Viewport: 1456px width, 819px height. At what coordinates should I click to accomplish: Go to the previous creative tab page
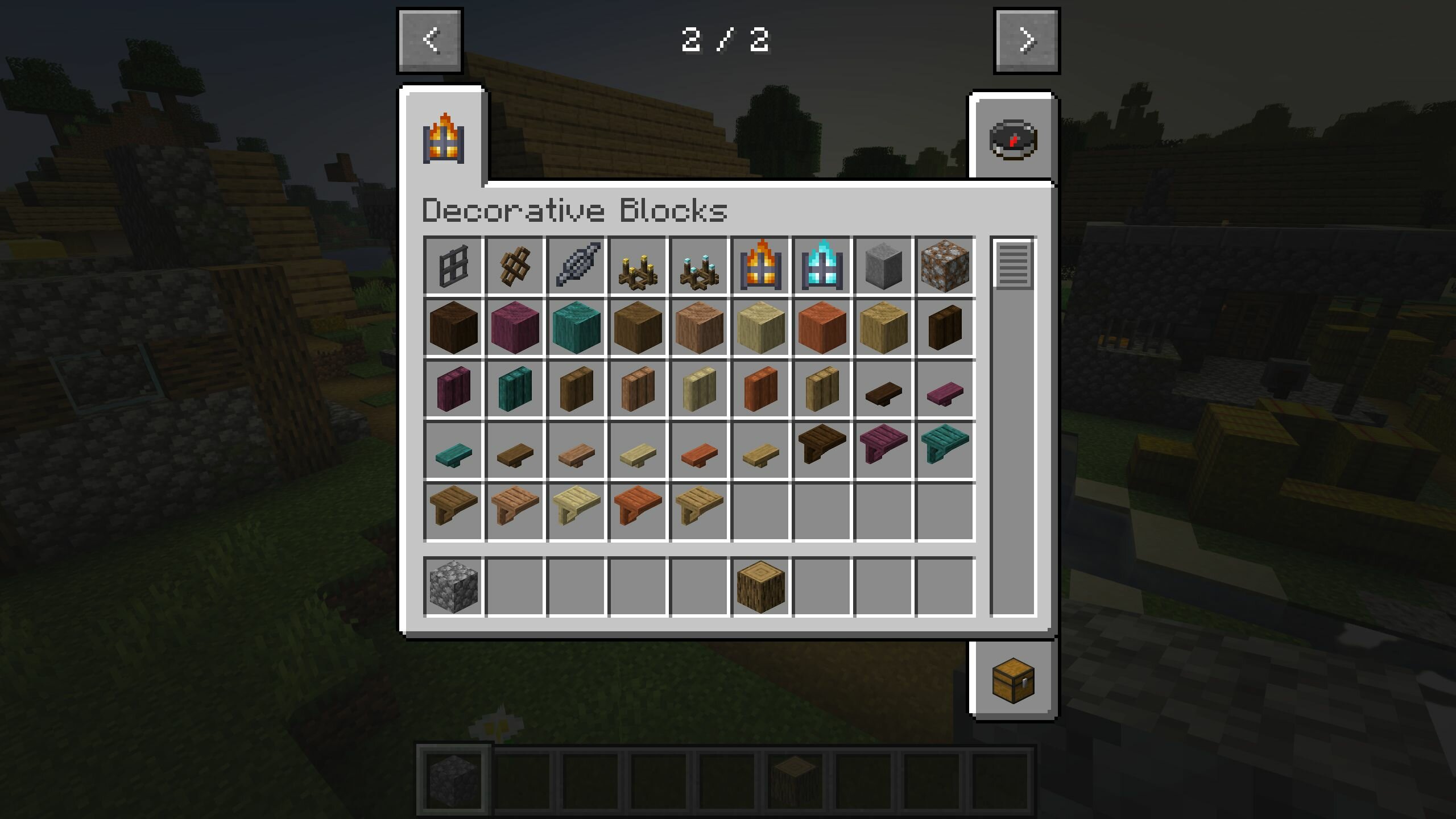coord(430,40)
